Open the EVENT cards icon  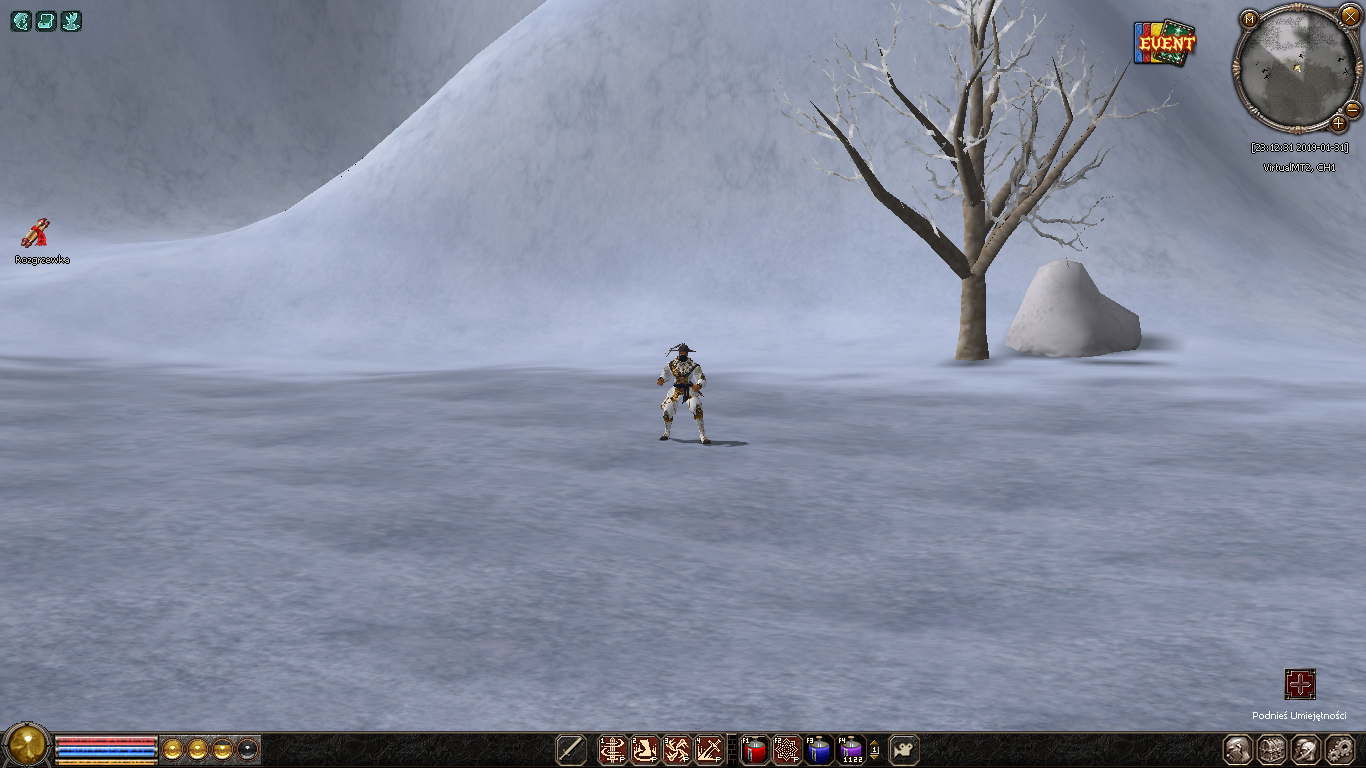(x=1165, y=43)
